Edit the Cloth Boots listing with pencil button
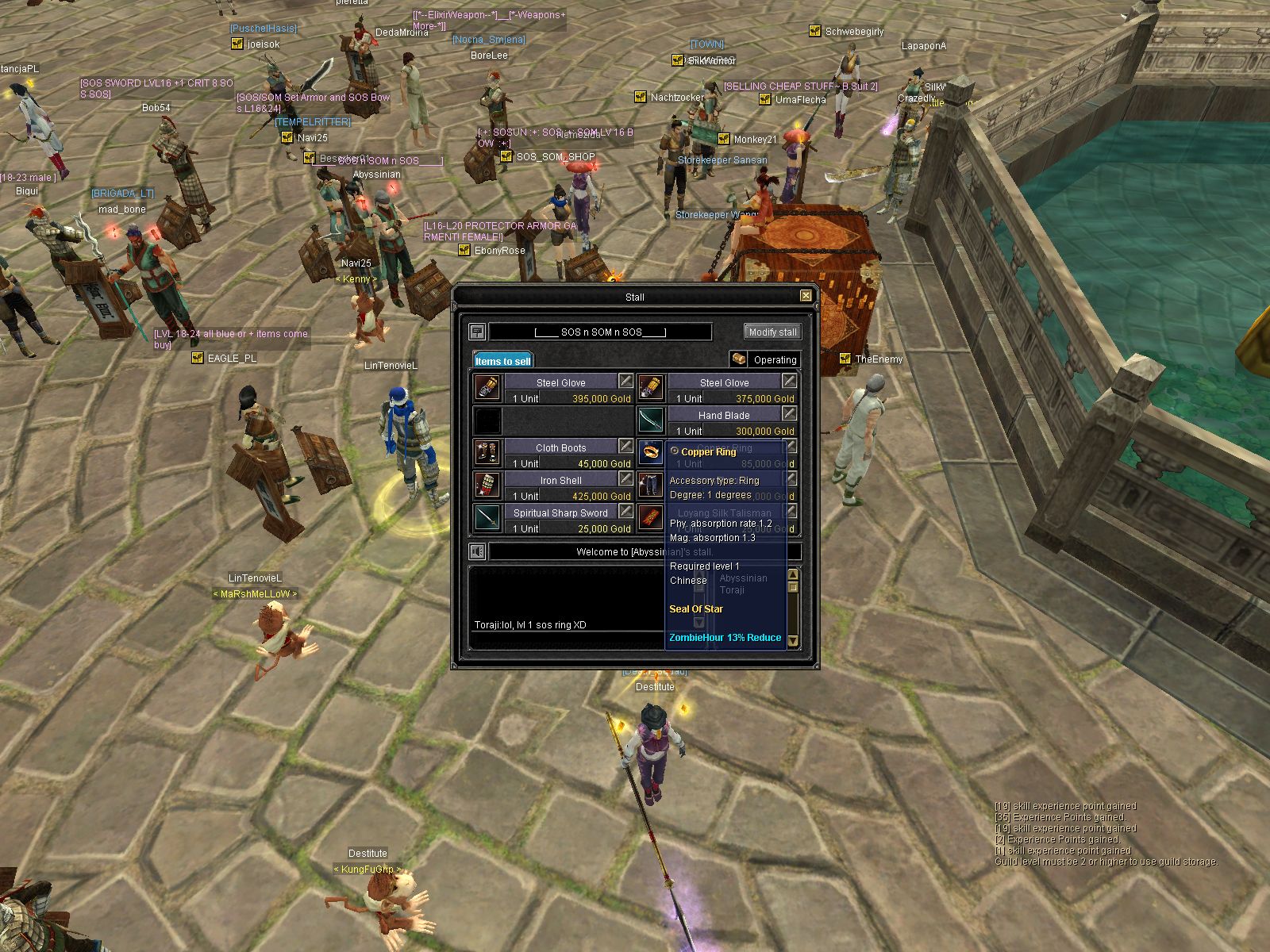Image resolution: width=1270 pixels, height=952 pixels. 625,446
